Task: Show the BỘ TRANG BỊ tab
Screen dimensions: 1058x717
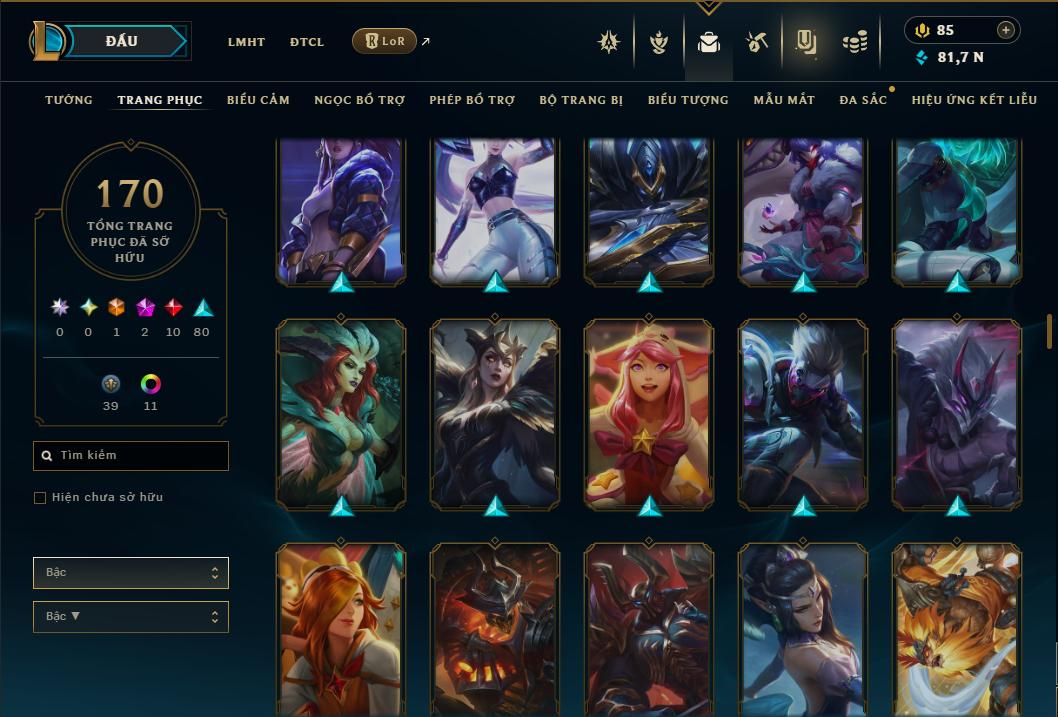Action: coord(581,100)
